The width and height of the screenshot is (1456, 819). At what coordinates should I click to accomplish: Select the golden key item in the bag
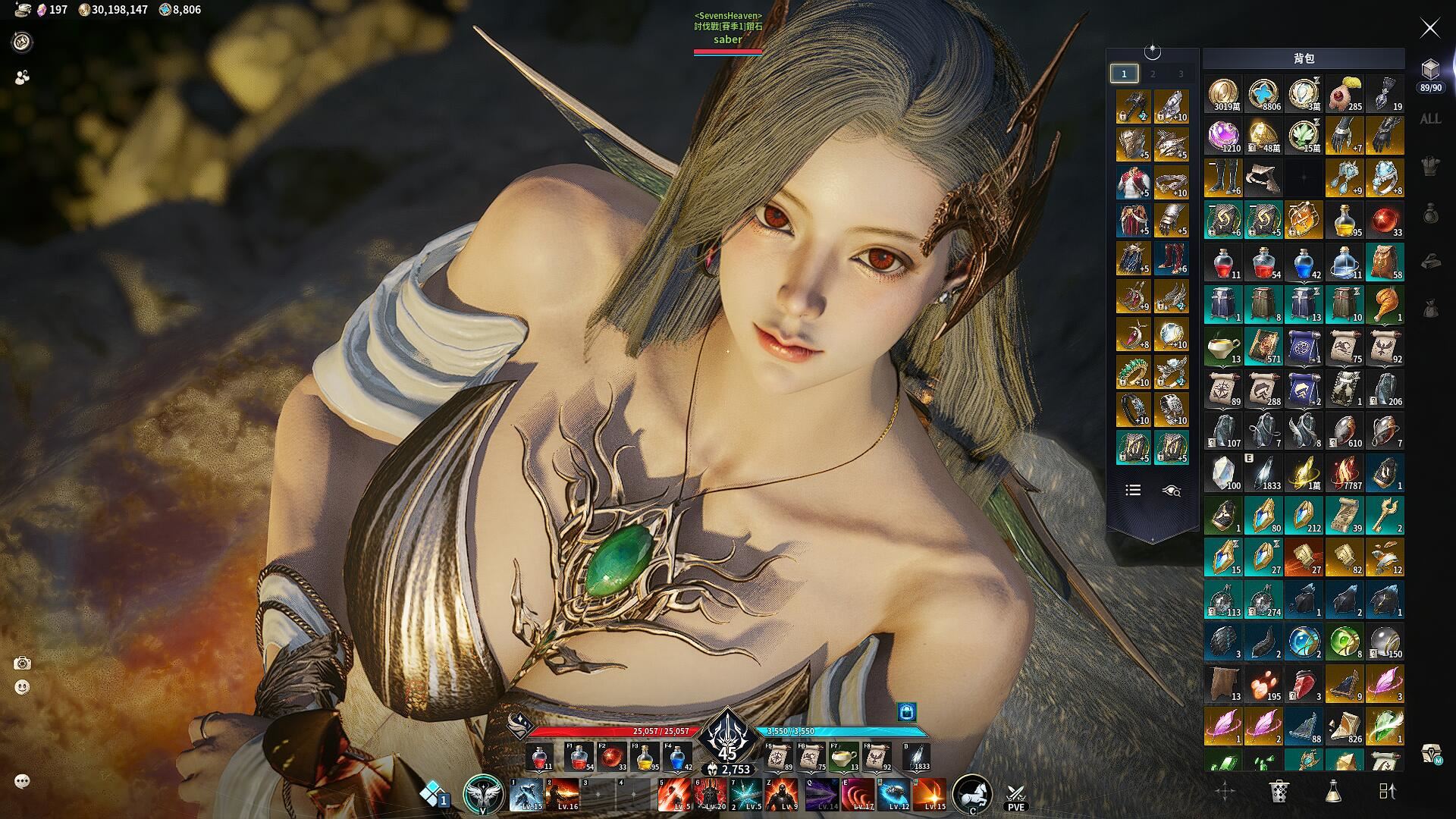point(1385,516)
